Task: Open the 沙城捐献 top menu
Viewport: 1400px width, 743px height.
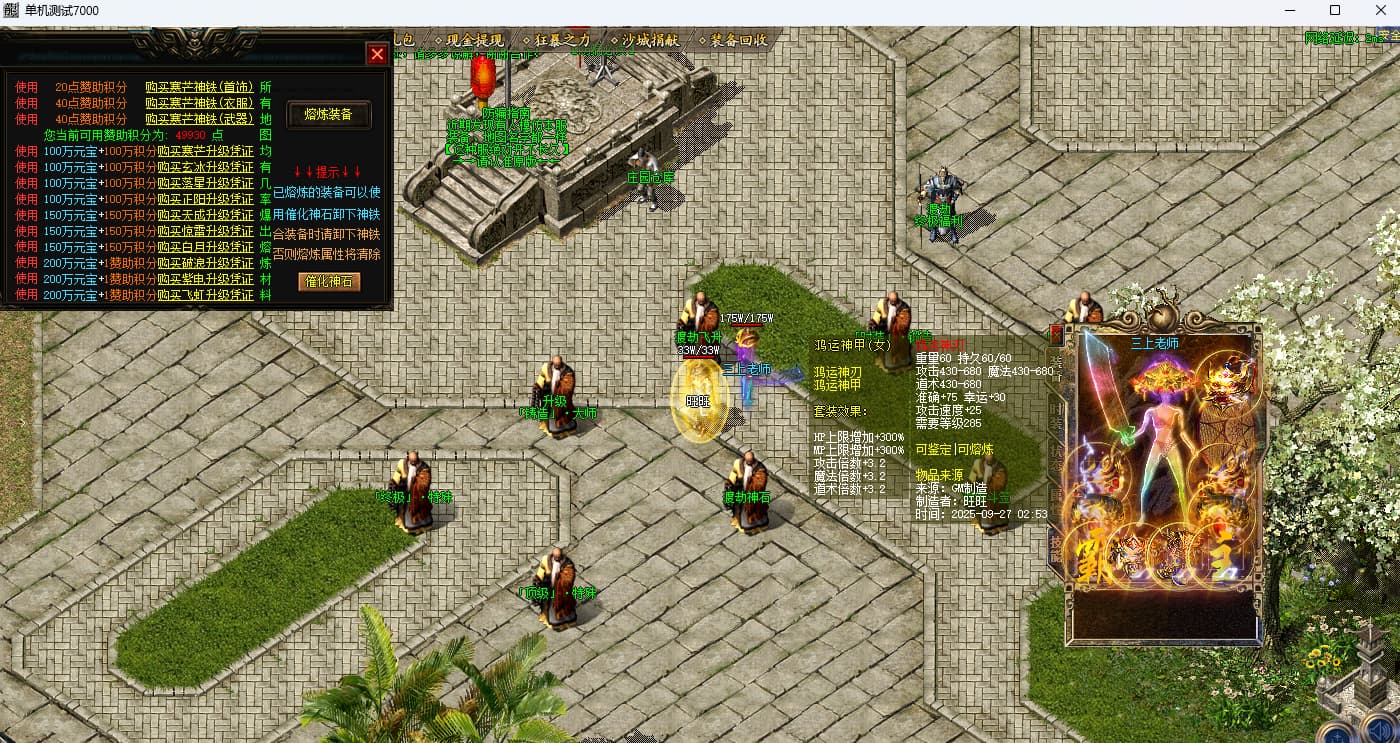Action: tap(650, 40)
